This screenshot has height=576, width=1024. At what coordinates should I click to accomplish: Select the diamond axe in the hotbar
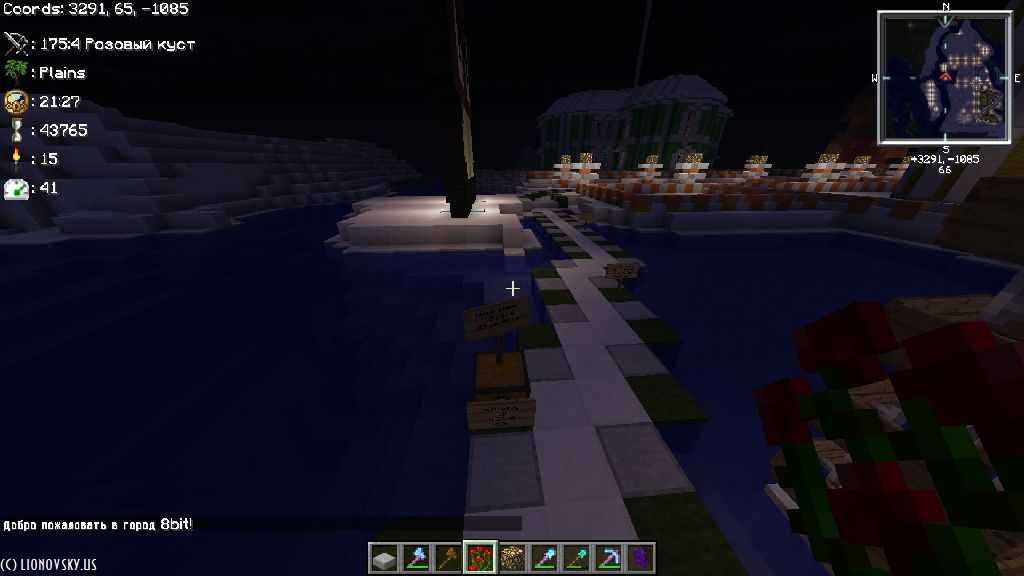coord(415,558)
